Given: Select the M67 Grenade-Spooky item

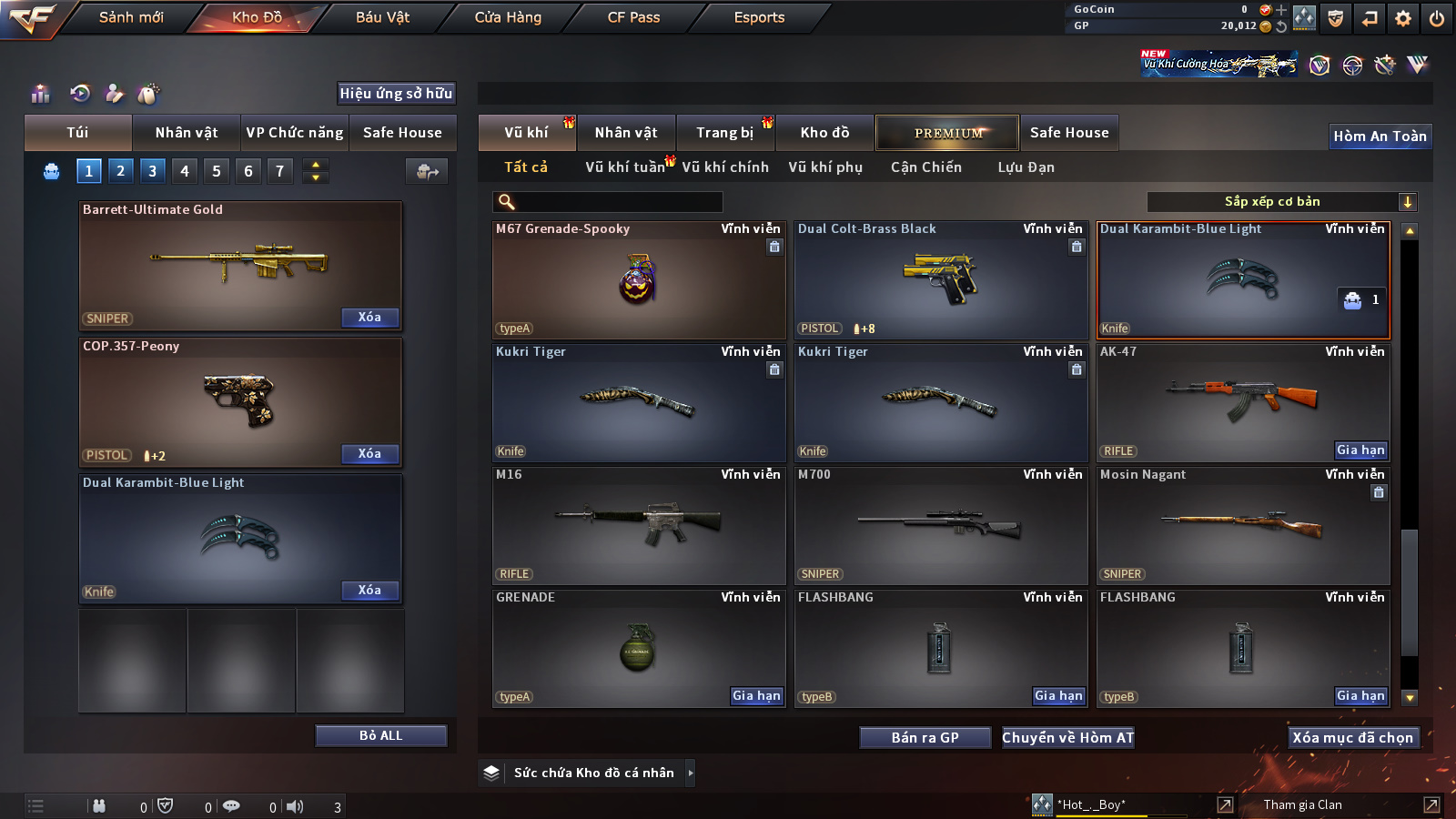Looking at the screenshot, I should [x=638, y=280].
